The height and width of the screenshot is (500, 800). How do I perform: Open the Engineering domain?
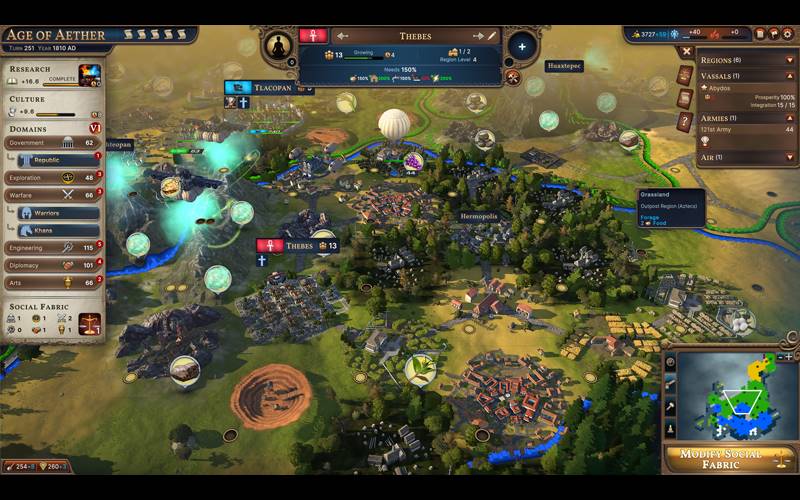pyautogui.click(x=52, y=247)
